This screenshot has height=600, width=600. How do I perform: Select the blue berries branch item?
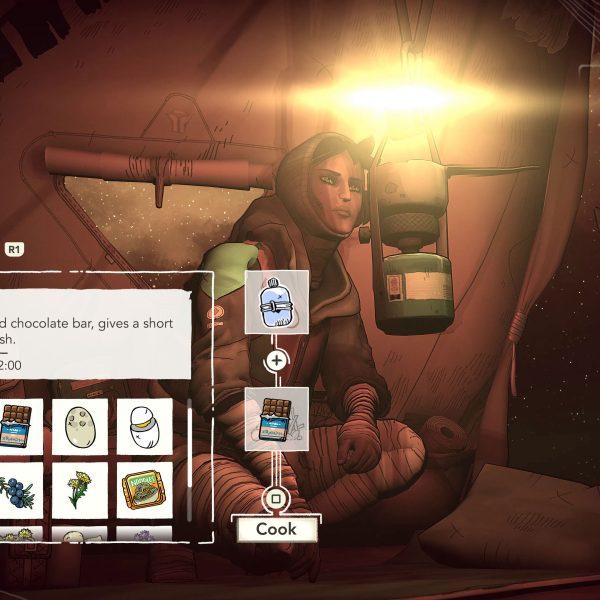click(x=18, y=490)
